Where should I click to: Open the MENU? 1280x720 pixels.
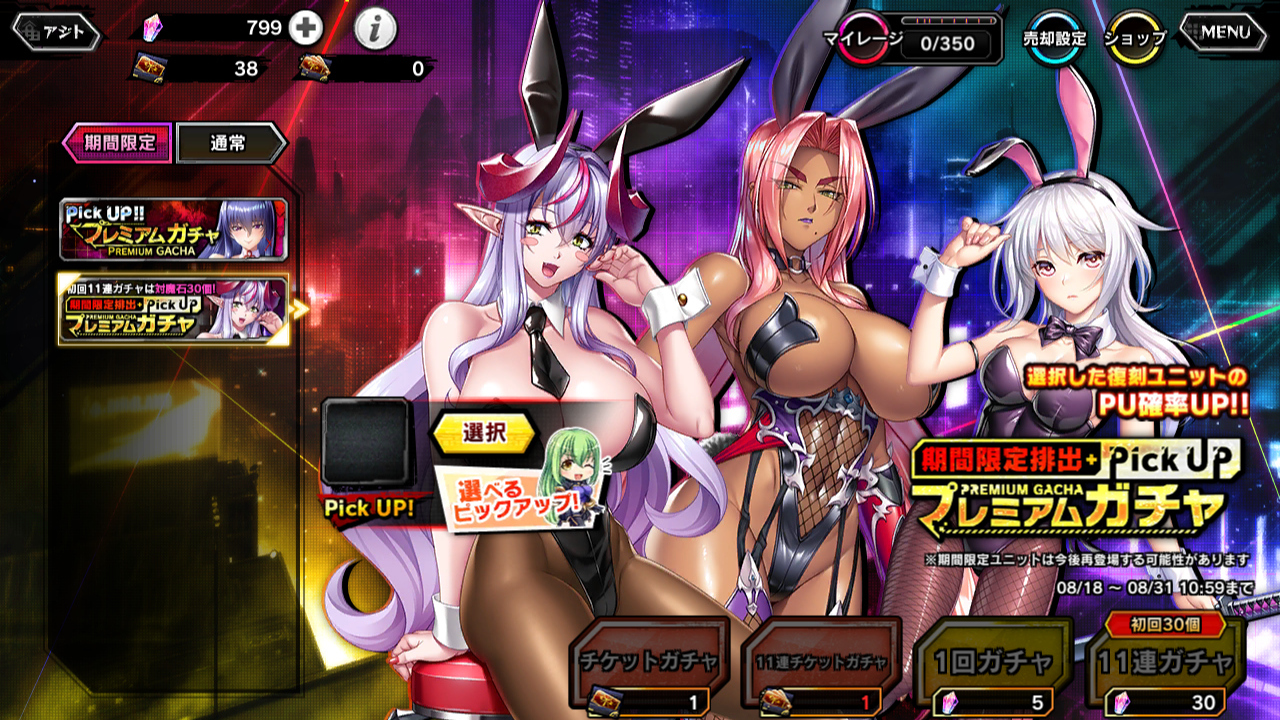[x=1225, y=32]
